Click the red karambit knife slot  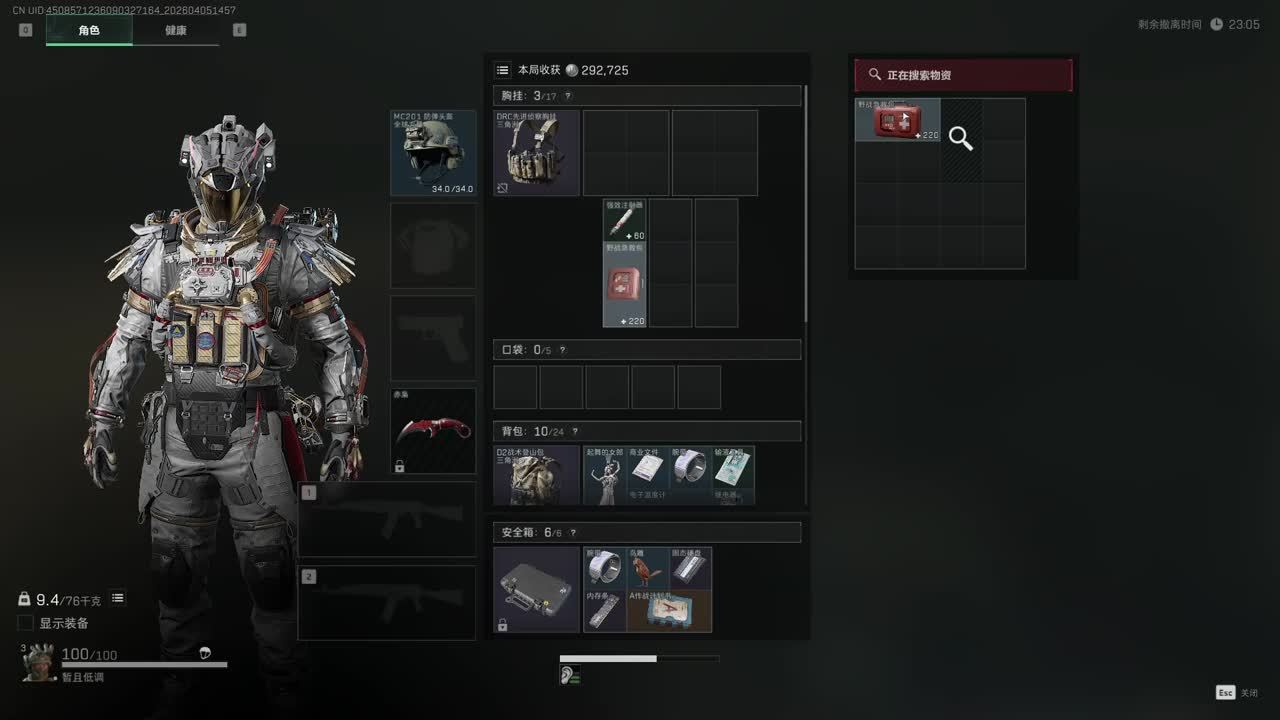pos(433,430)
